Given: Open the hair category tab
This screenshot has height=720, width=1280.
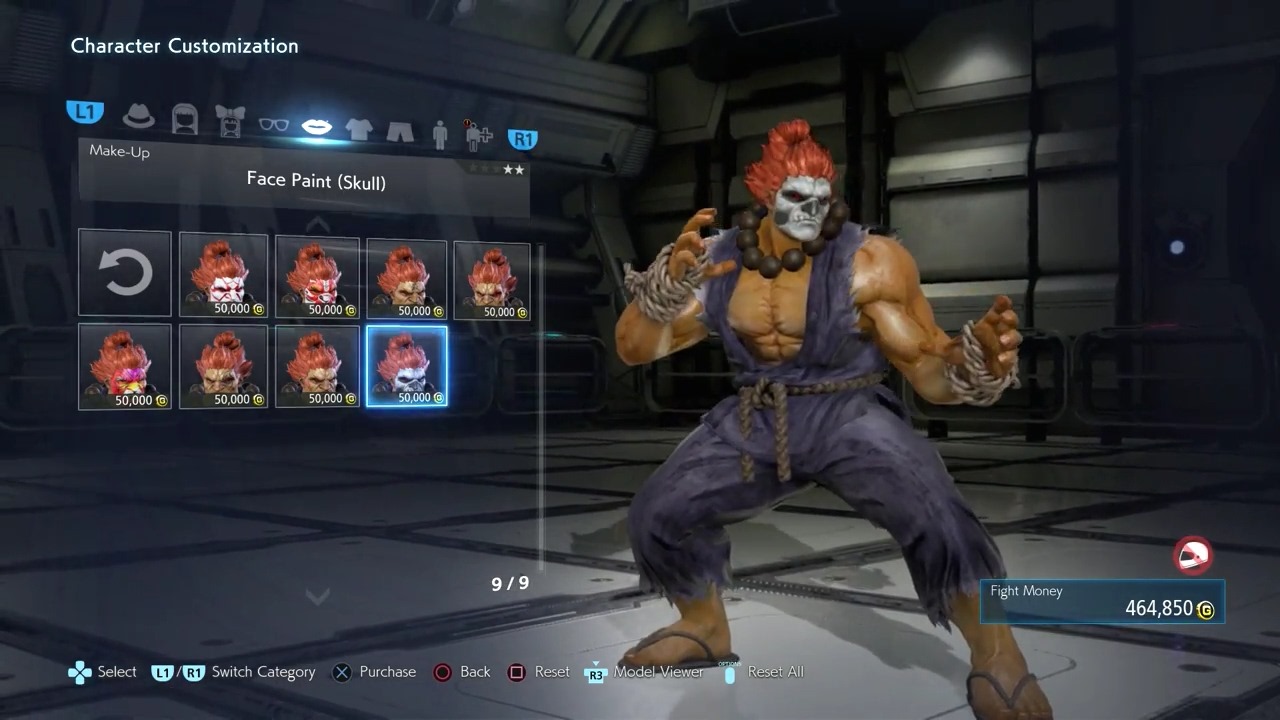Looking at the screenshot, I should (x=185, y=119).
